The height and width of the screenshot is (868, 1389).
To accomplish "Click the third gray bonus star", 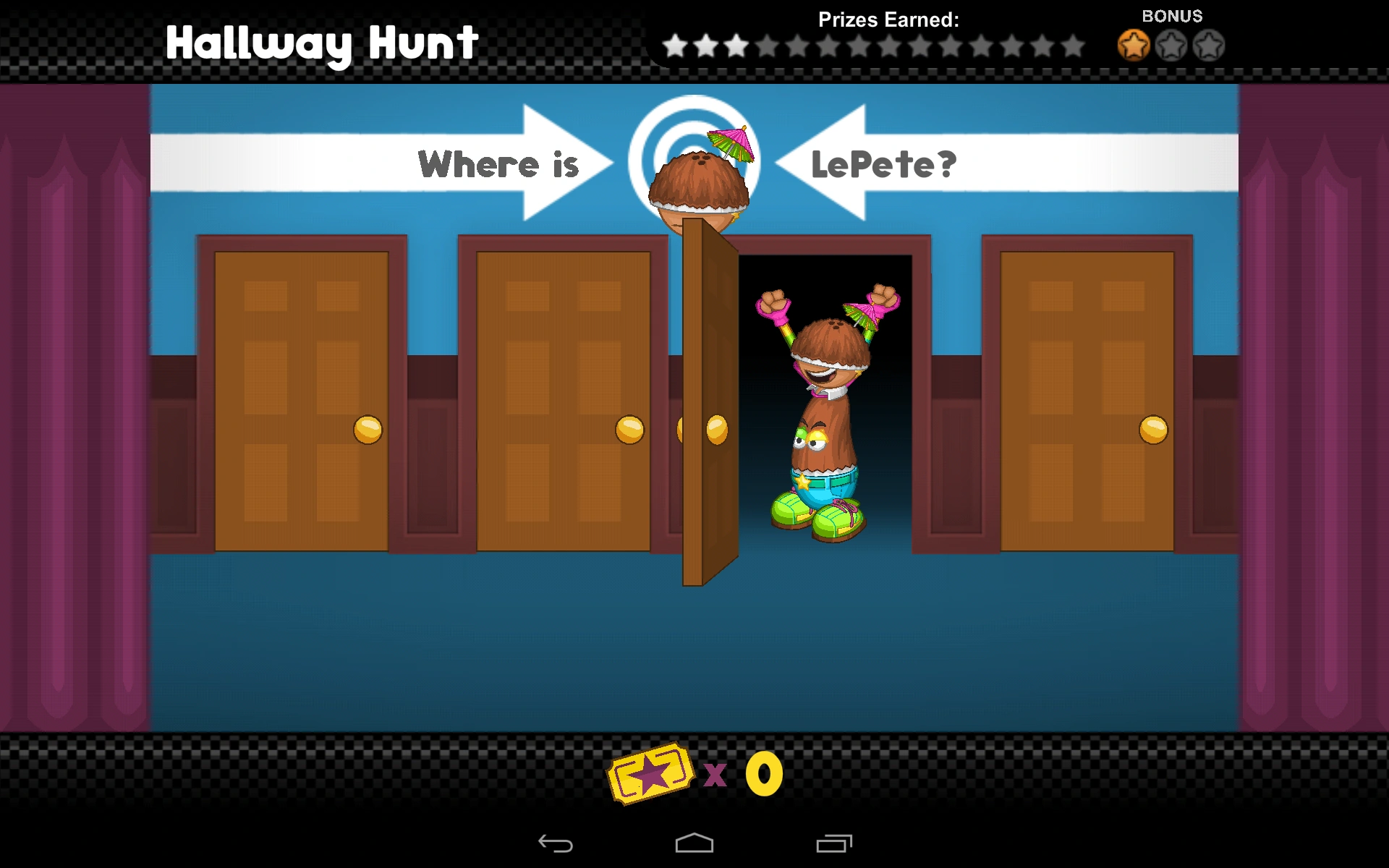I will [x=1210, y=45].
